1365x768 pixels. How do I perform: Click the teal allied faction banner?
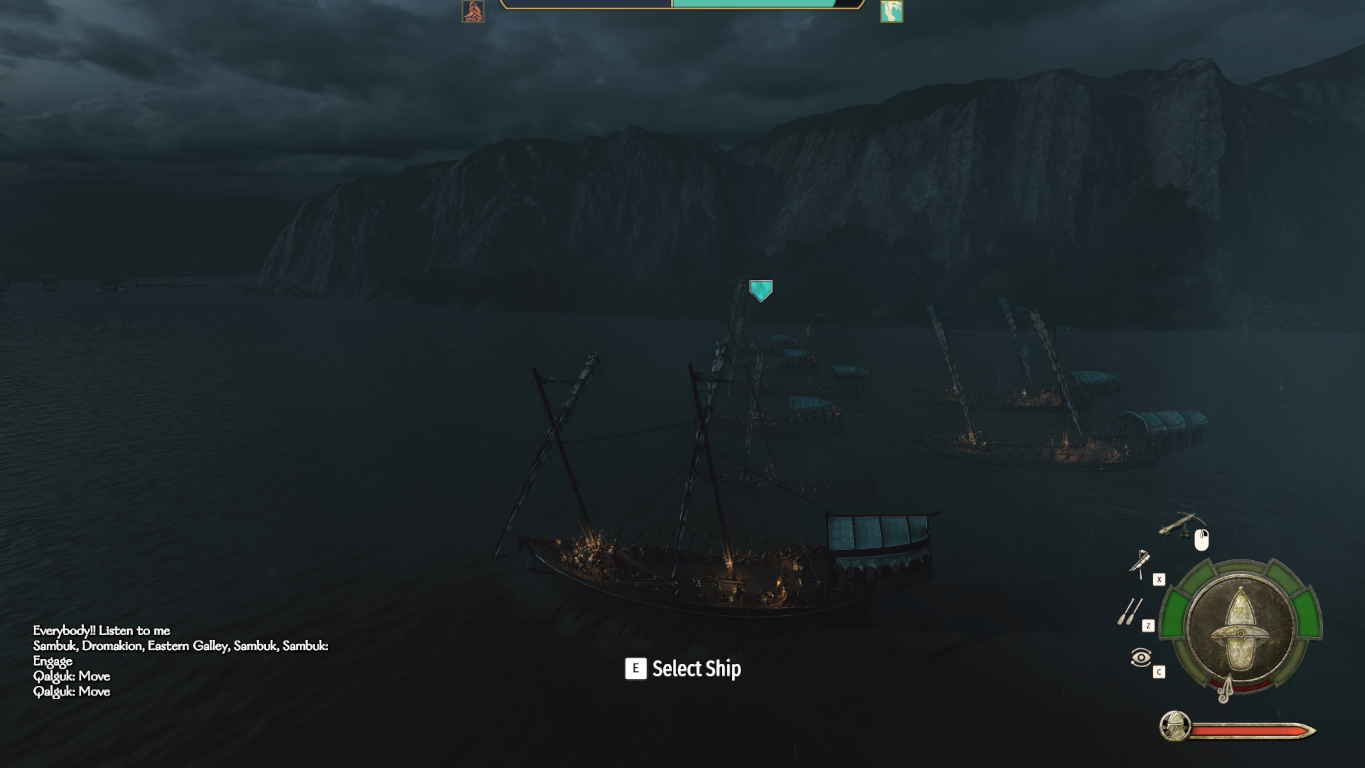coord(891,11)
